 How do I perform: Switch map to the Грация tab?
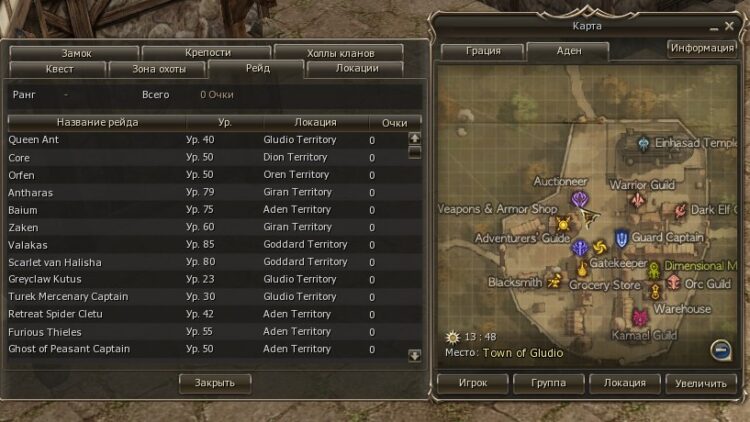click(x=483, y=51)
